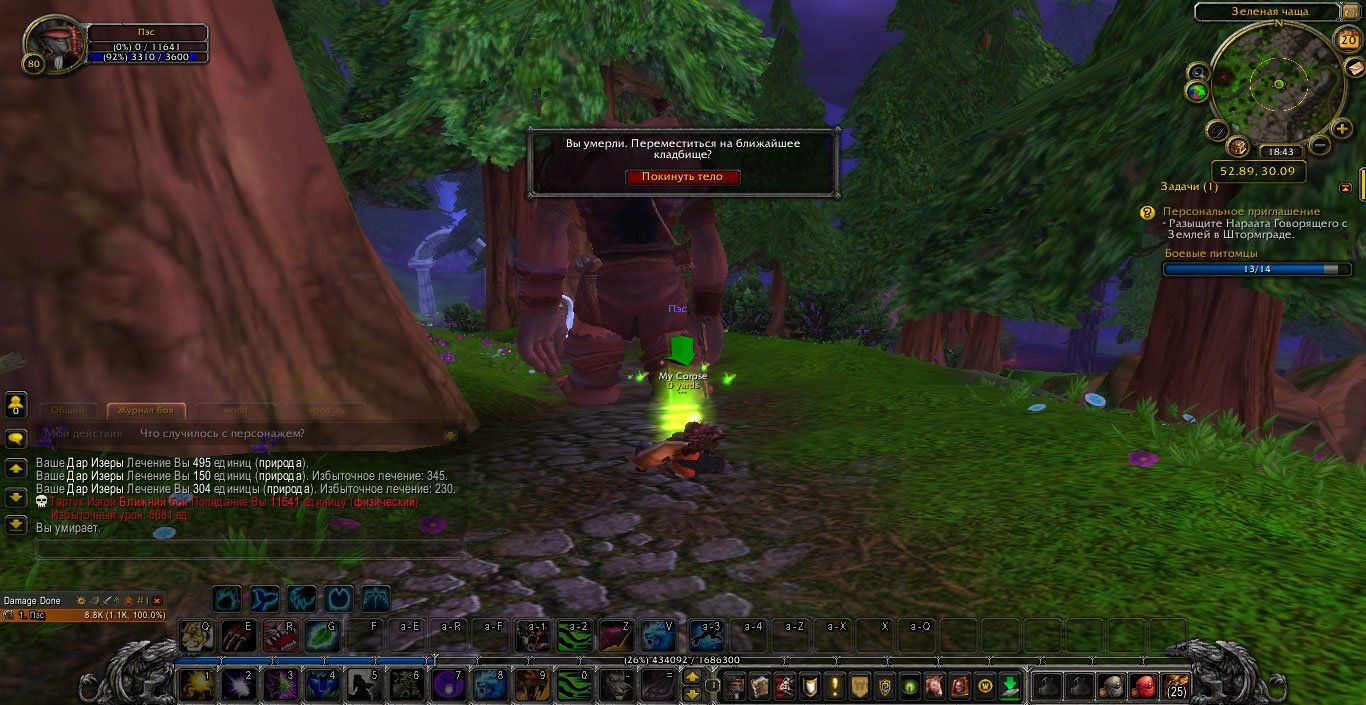Screen dimensions: 1366x705
Task: Zoom in the minimap with plus button
Action: tap(1342, 129)
